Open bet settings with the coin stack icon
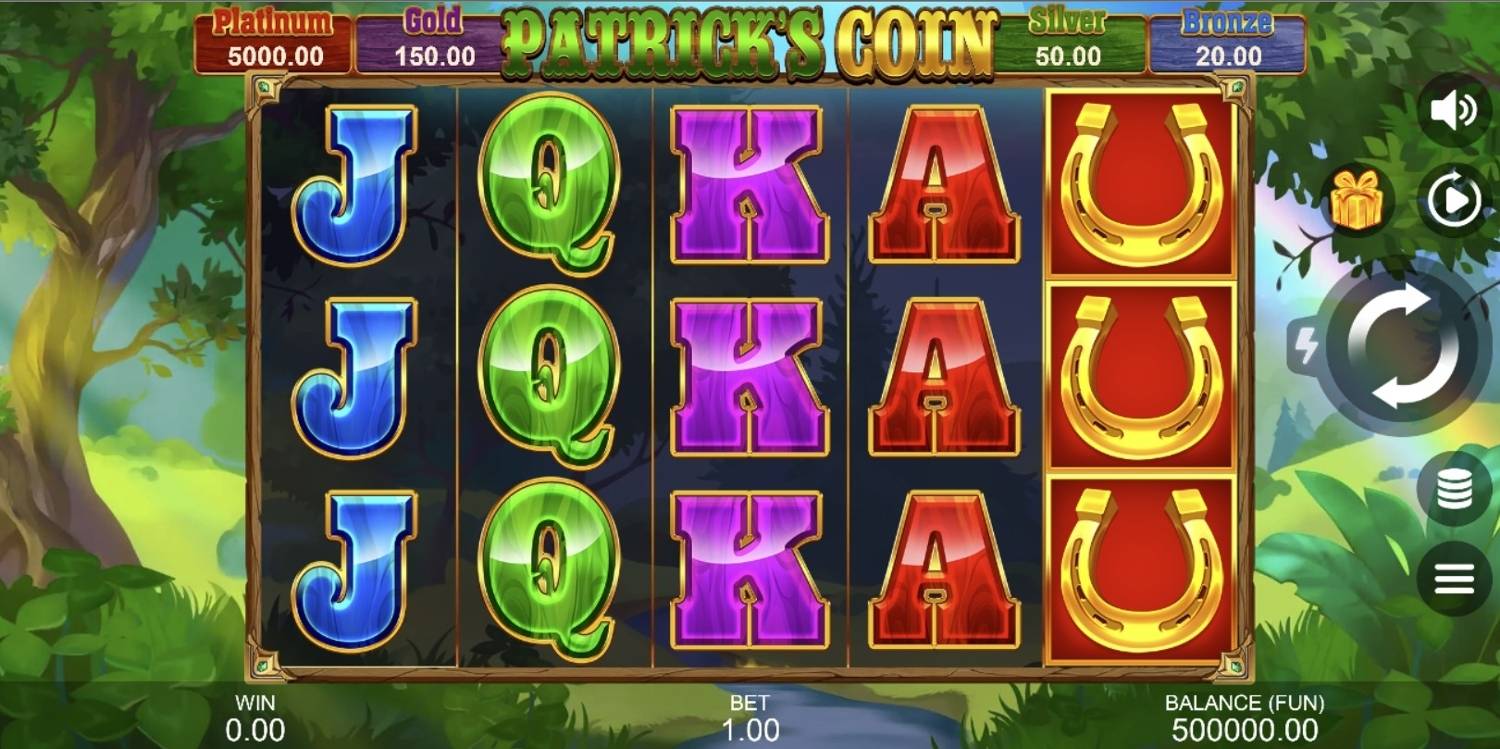This screenshot has width=1500, height=749. point(1455,490)
